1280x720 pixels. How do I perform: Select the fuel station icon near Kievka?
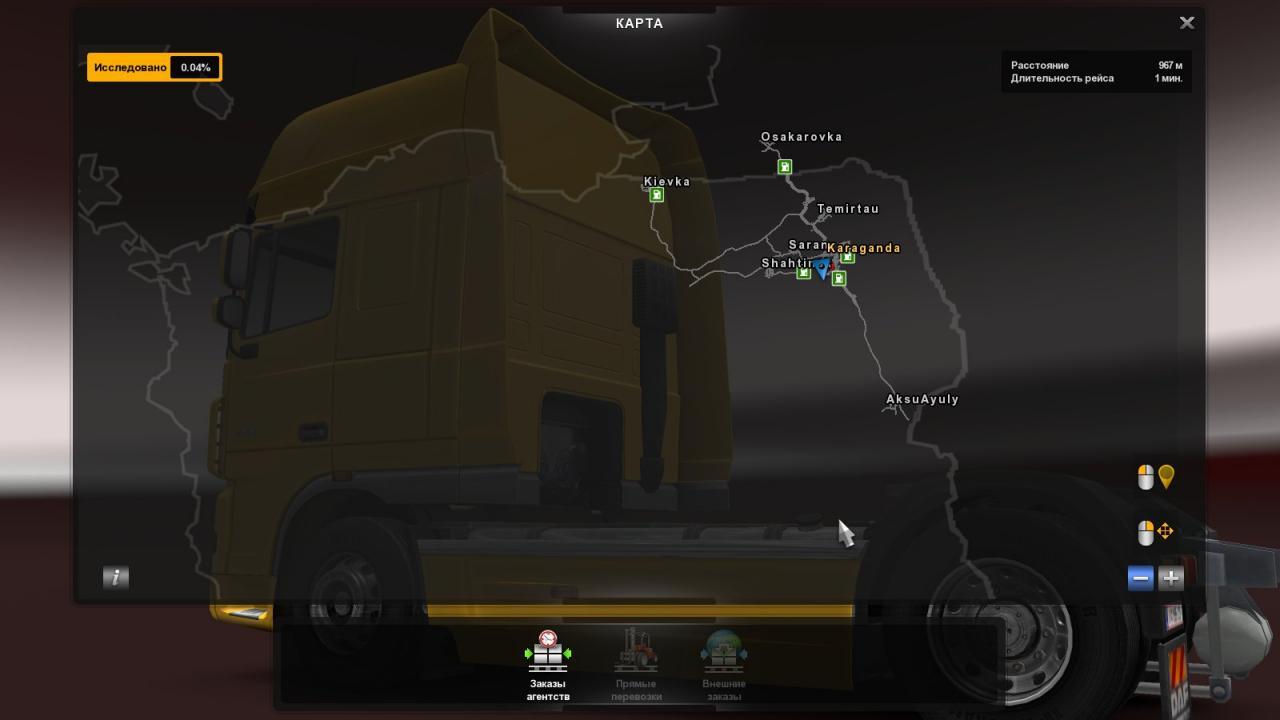[x=656, y=194]
